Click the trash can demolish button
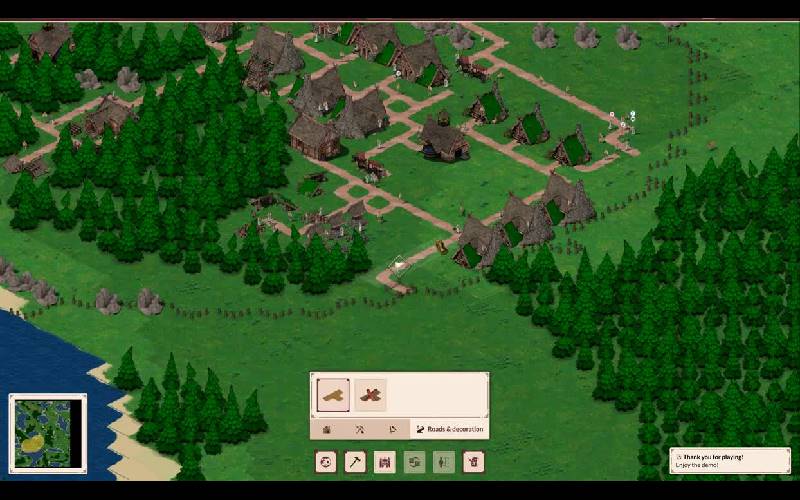The height and width of the screenshot is (500, 800). [x=474, y=461]
